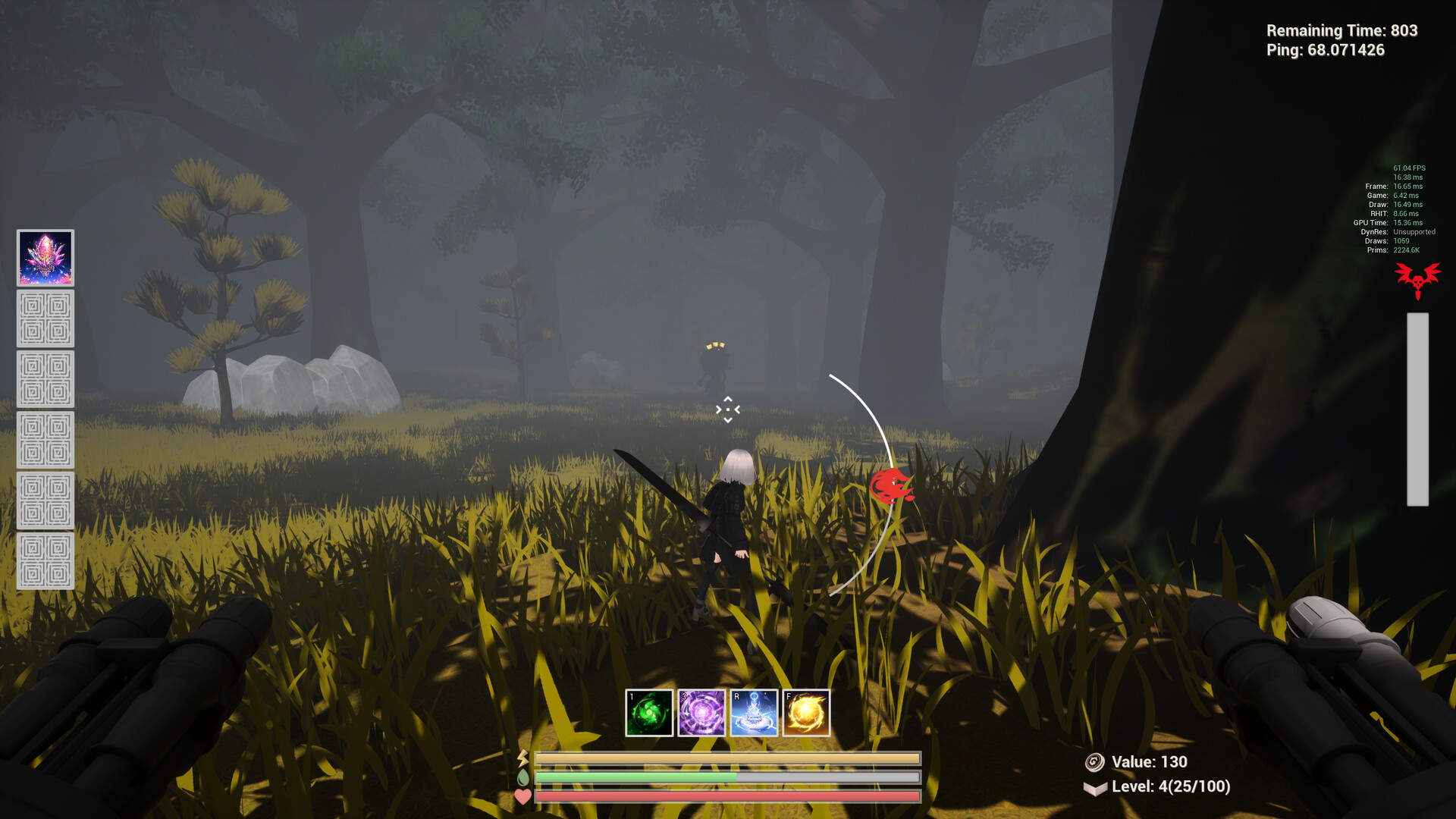Click the crystal item icon in the left sidebar

45,258
